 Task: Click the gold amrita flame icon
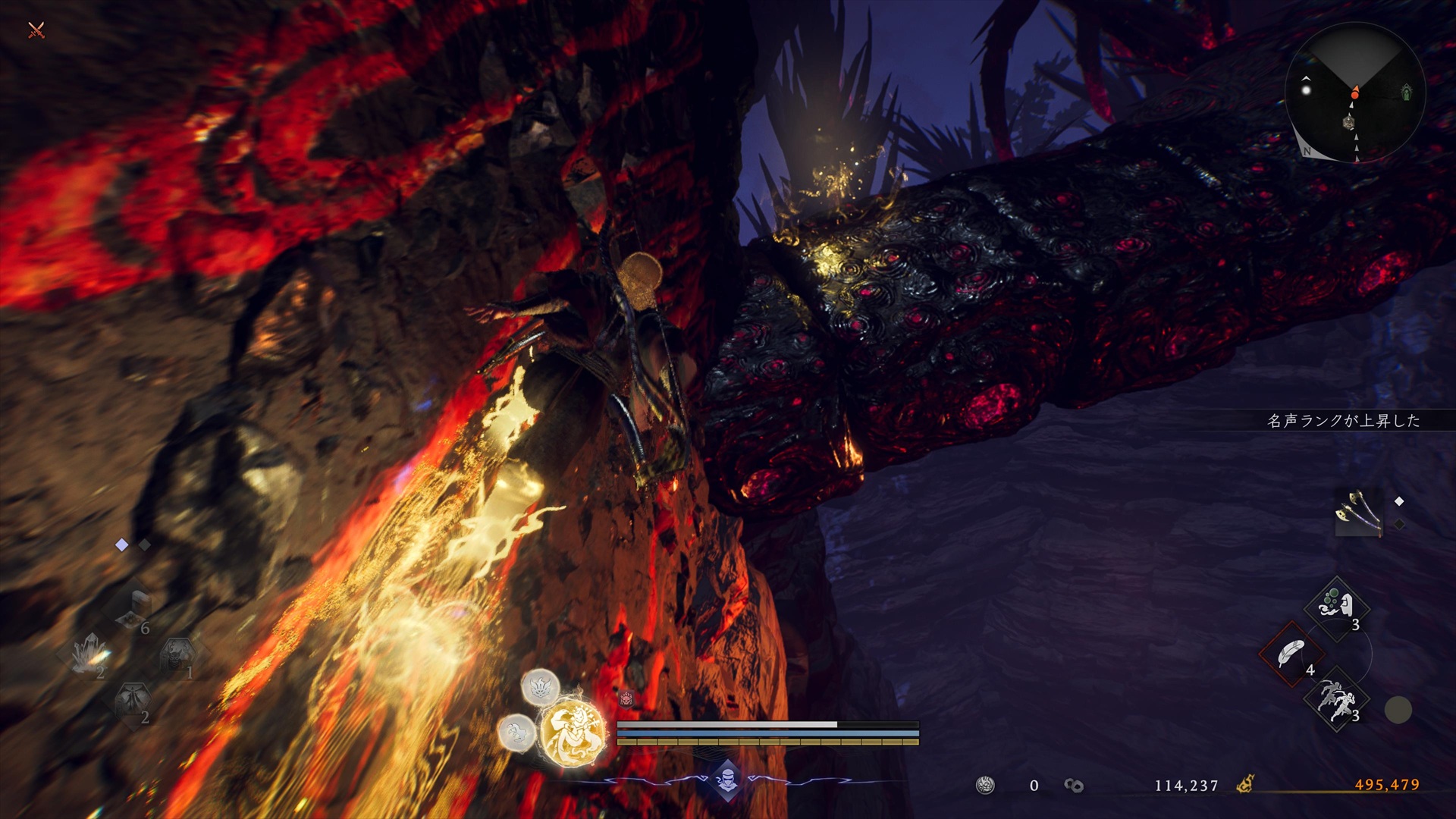[1244, 784]
